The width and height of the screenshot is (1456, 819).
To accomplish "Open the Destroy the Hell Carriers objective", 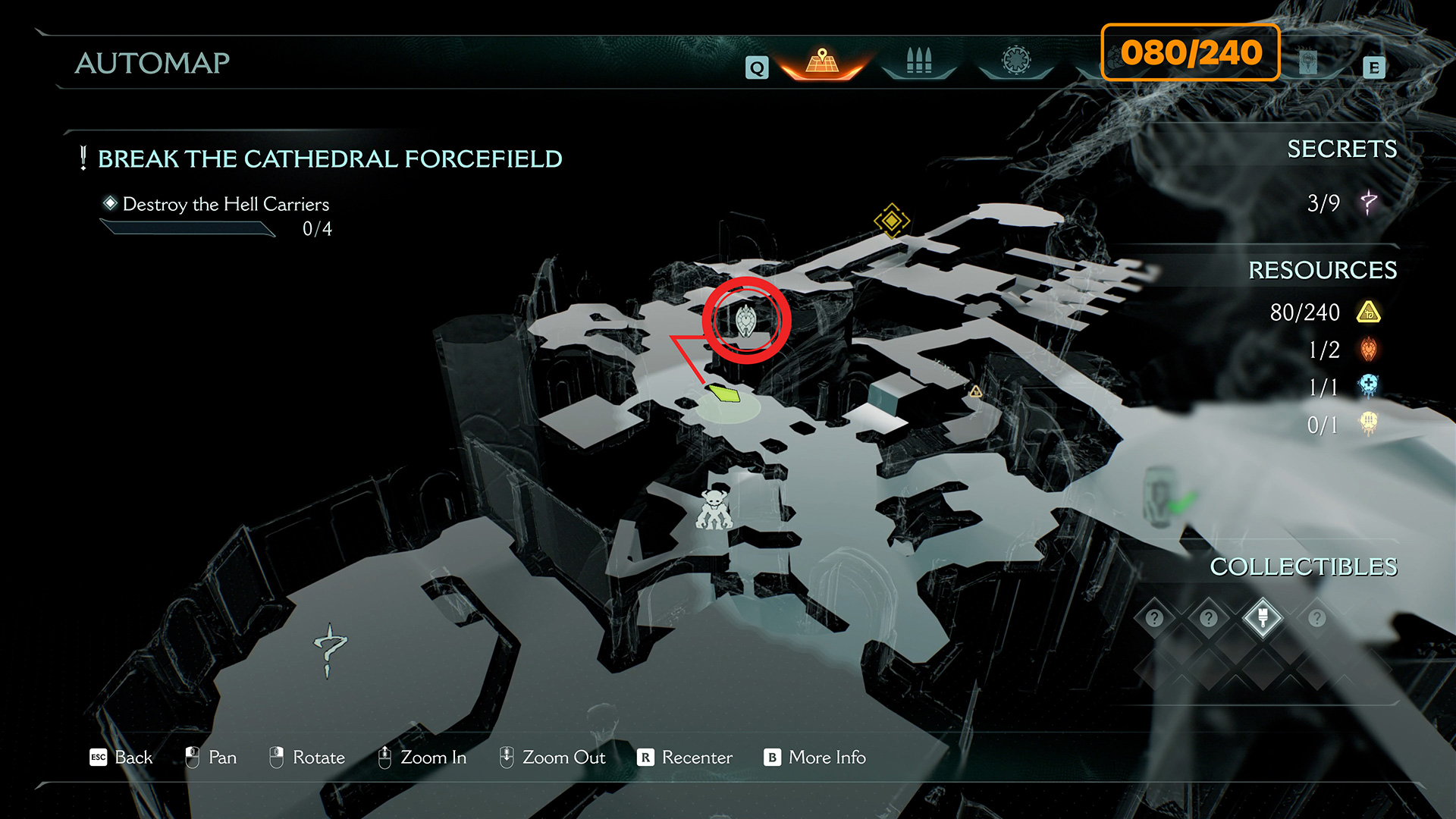I will coord(225,205).
